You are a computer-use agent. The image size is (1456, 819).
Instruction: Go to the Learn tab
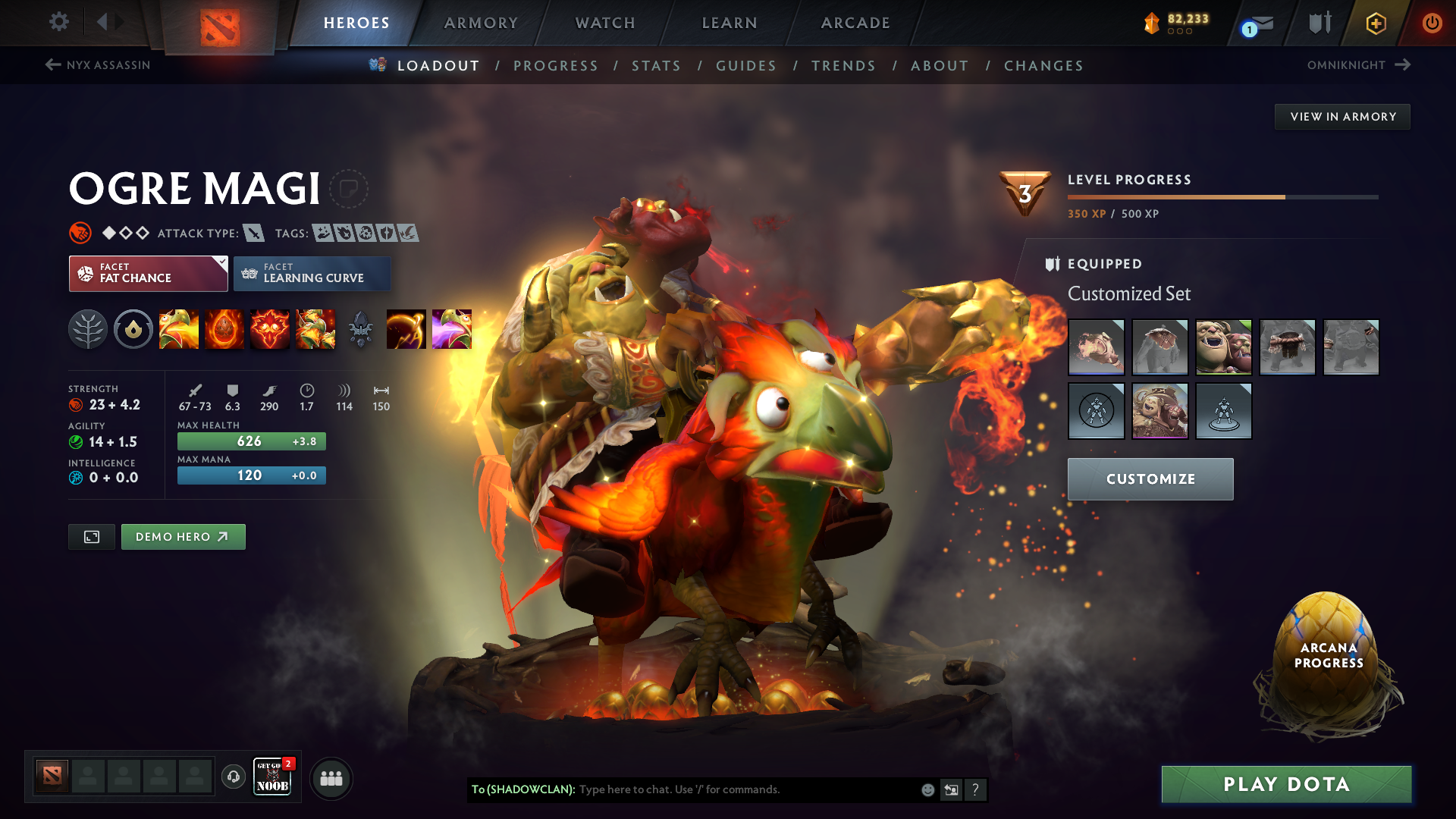pyautogui.click(x=730, y=23)
